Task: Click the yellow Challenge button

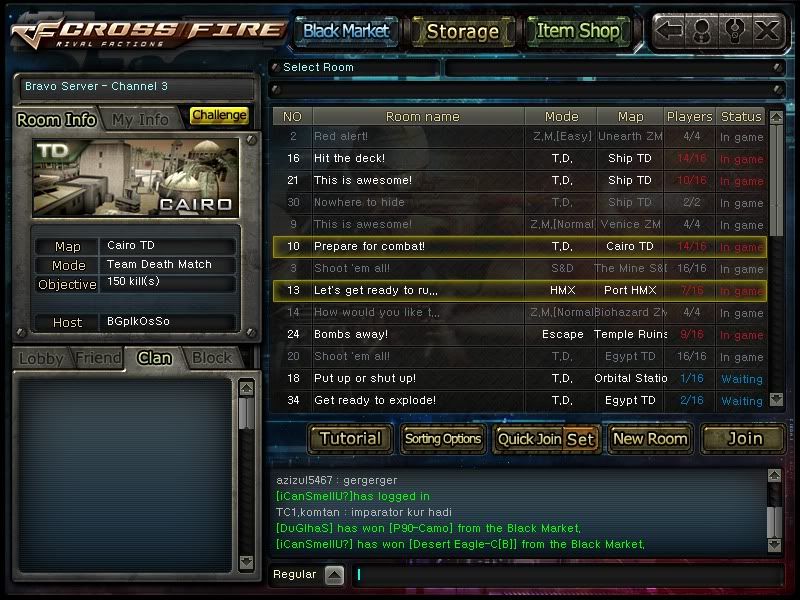Action: (219, 116)
